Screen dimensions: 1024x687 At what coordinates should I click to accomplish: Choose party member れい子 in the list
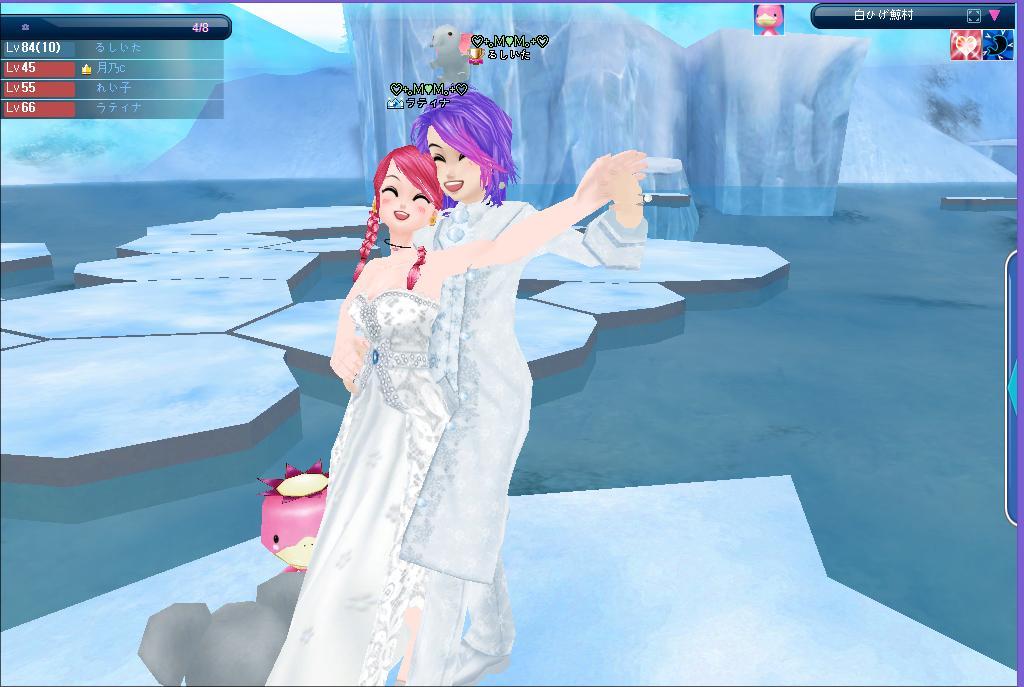click(x=112, y=88)
